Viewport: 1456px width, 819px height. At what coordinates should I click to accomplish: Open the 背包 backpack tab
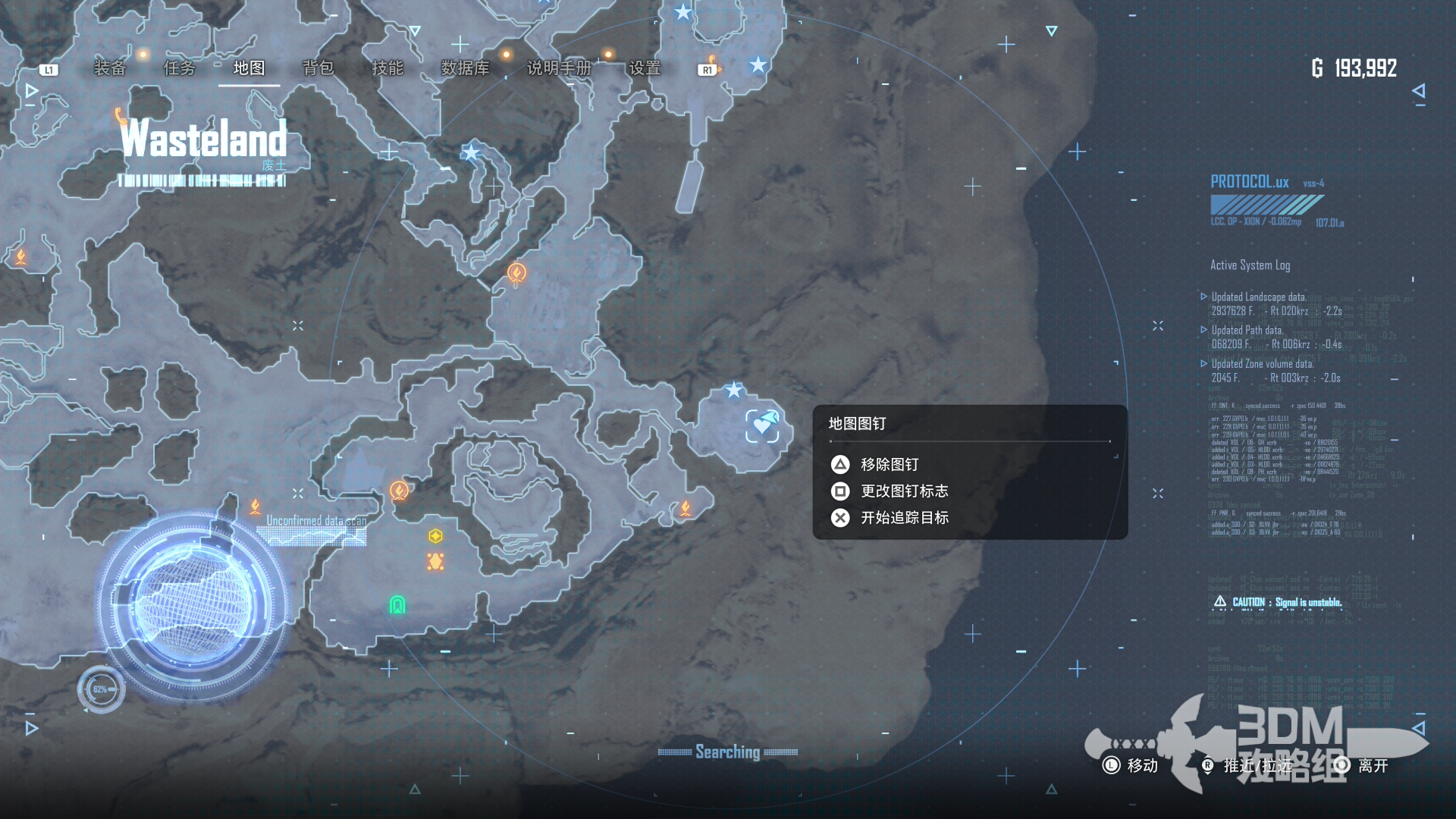point(318,68)
